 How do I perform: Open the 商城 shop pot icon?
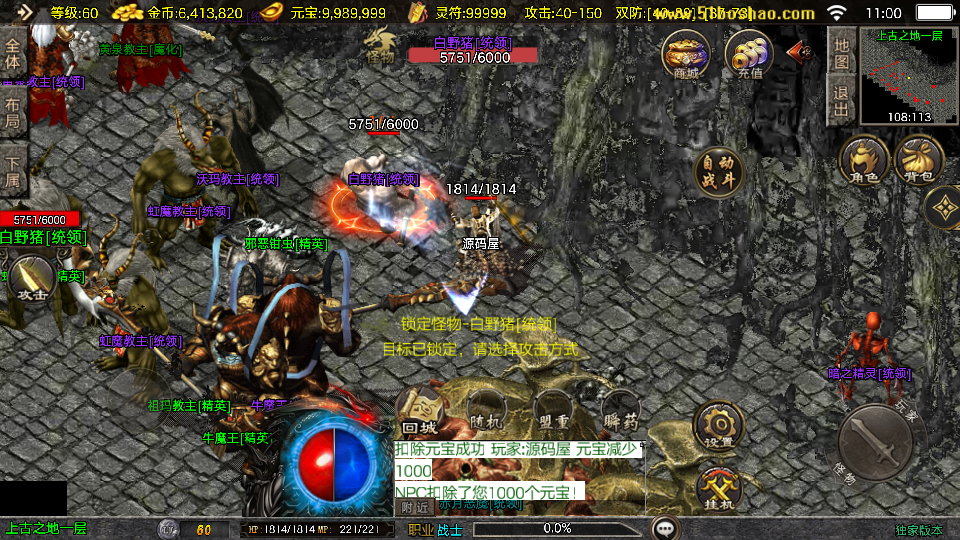(686, 53)
